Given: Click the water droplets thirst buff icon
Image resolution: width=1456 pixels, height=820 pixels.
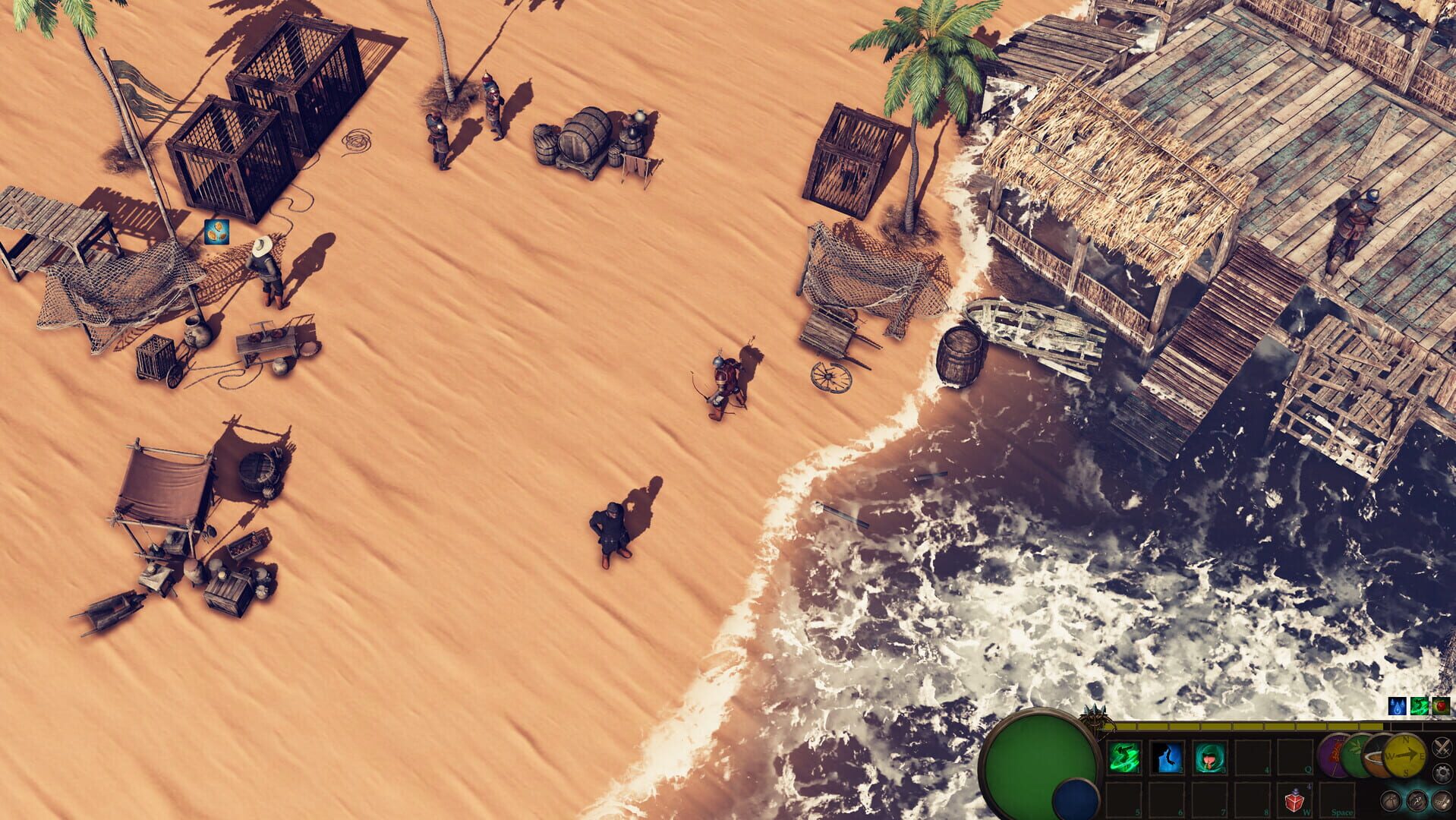Looking at the screenshot, I should tap(1397, 706).
